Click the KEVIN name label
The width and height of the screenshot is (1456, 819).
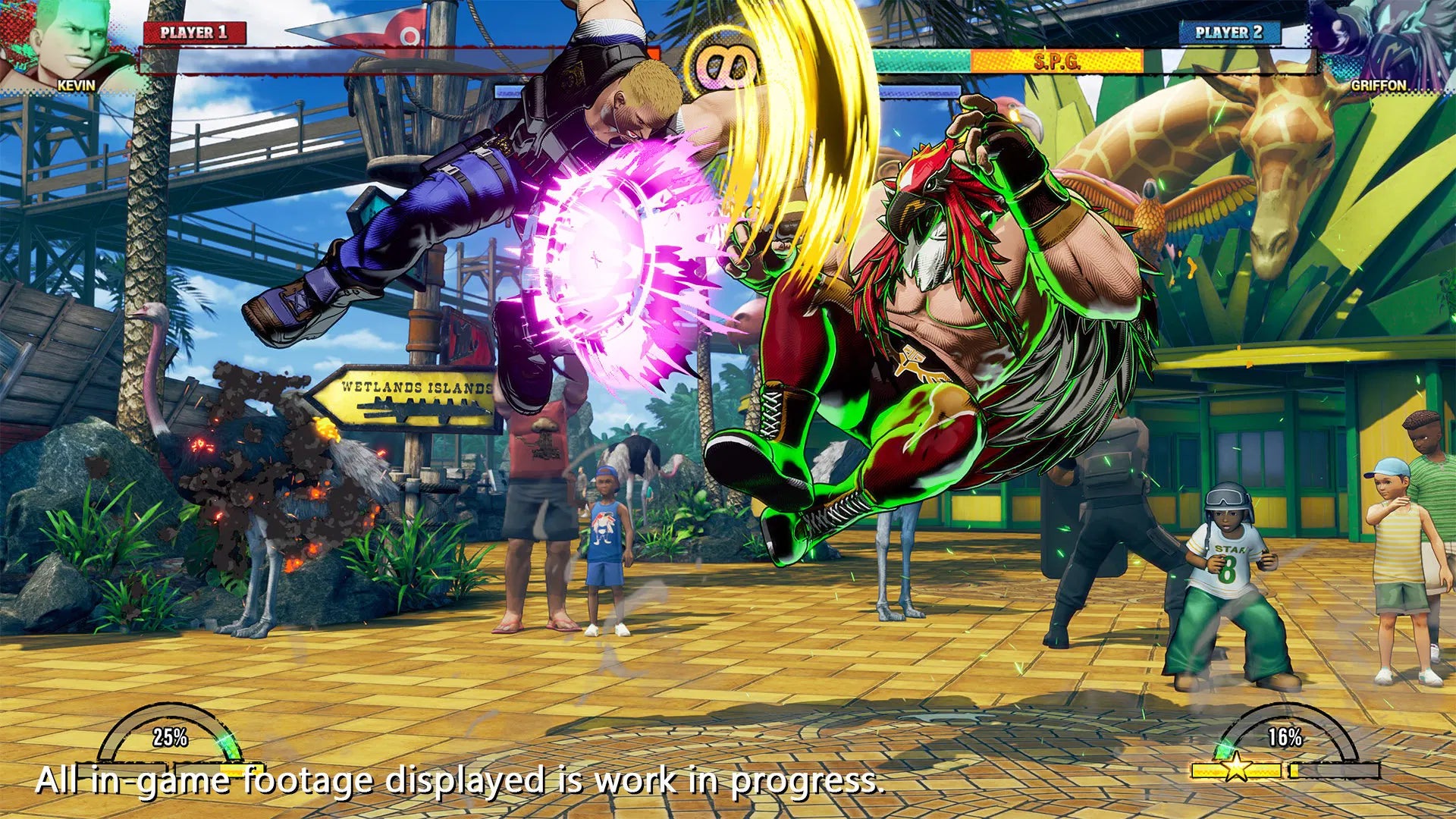(x=76, y=86)
